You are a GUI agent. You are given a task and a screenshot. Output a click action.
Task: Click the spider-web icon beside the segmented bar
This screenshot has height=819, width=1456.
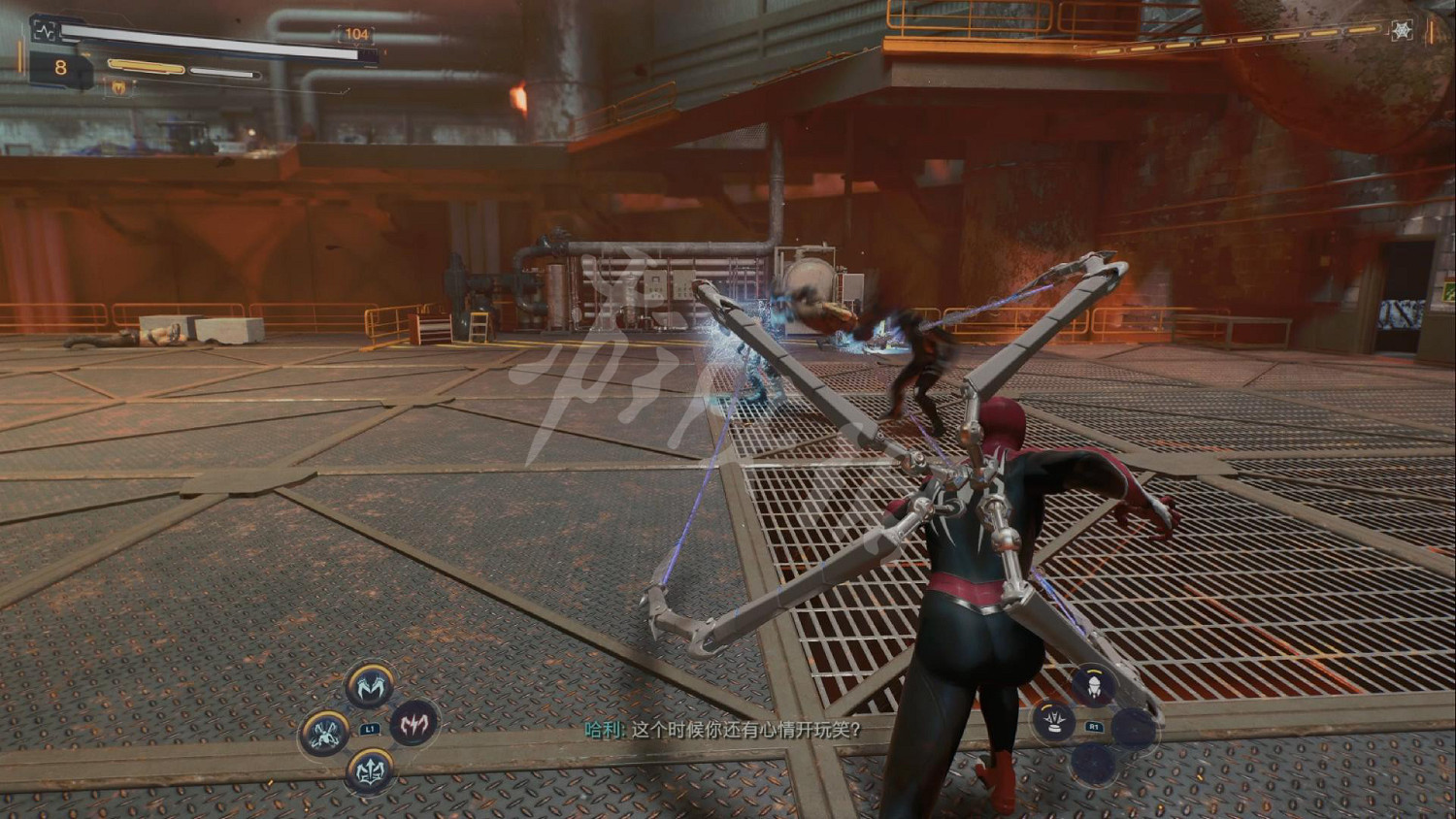1402,31
